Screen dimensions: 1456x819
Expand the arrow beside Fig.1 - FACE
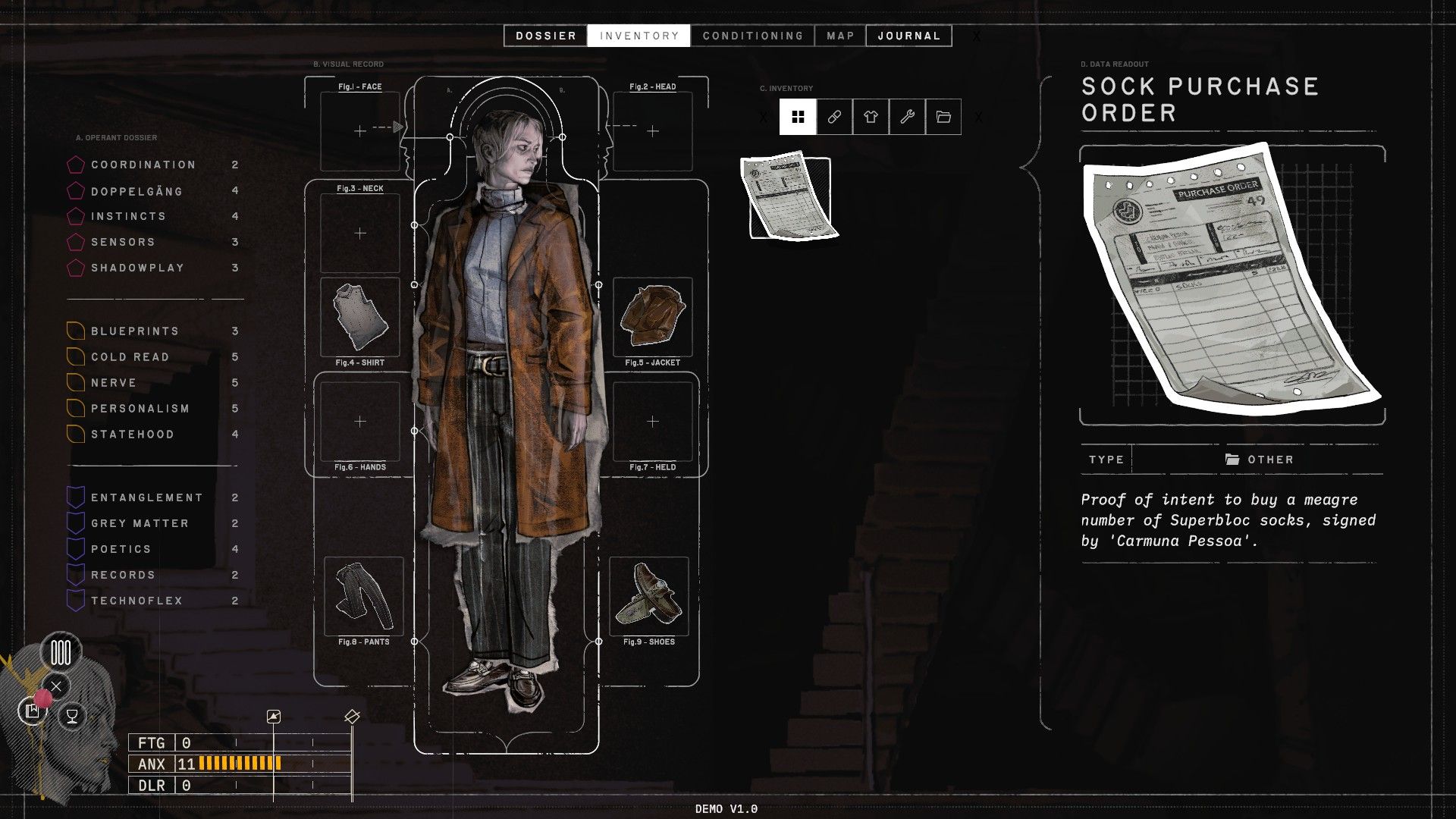click(x=397, y=127)
